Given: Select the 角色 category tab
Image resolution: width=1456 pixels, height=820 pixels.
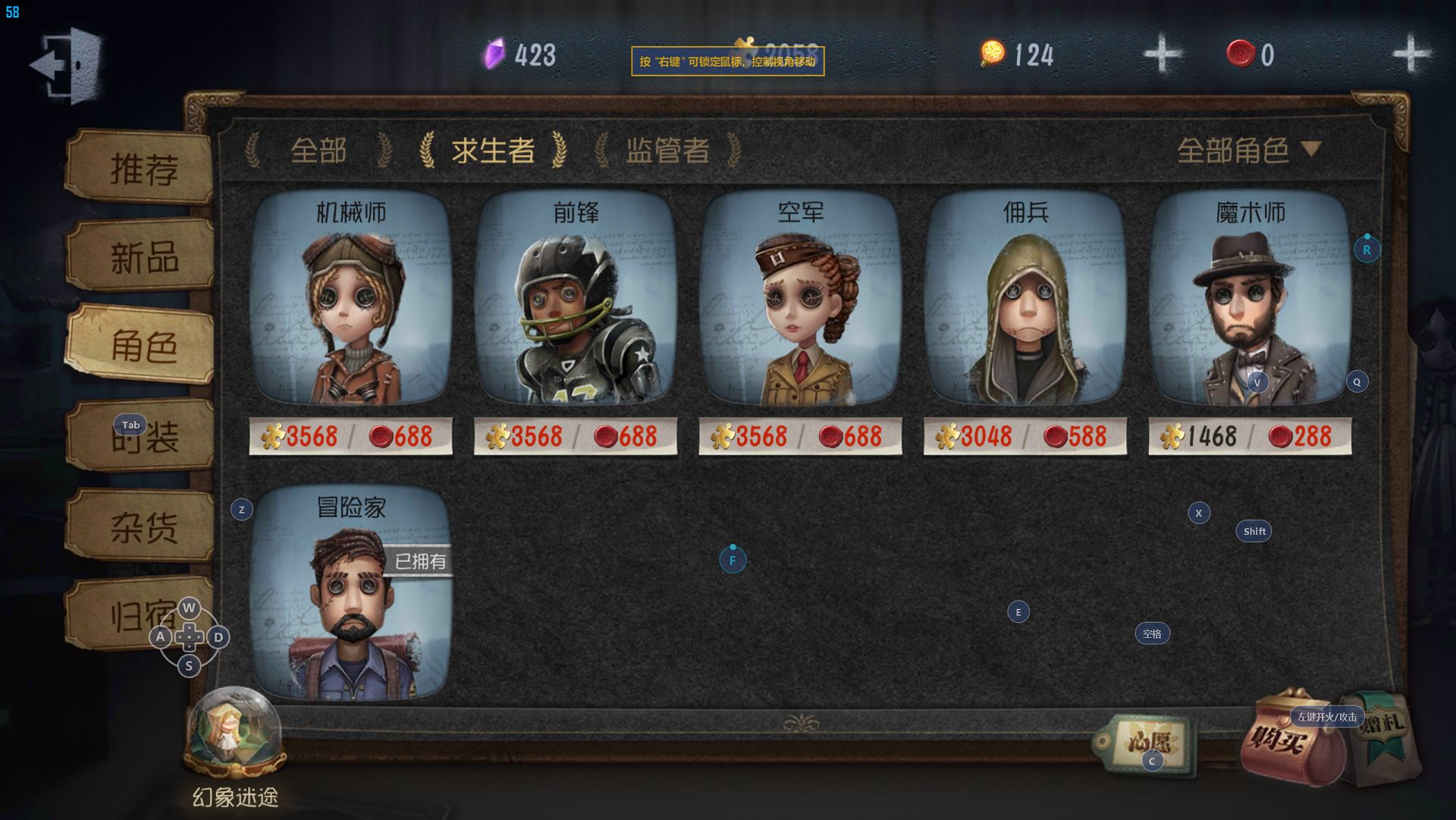Looking at the screenshot, I should click(x=143, y=347).
